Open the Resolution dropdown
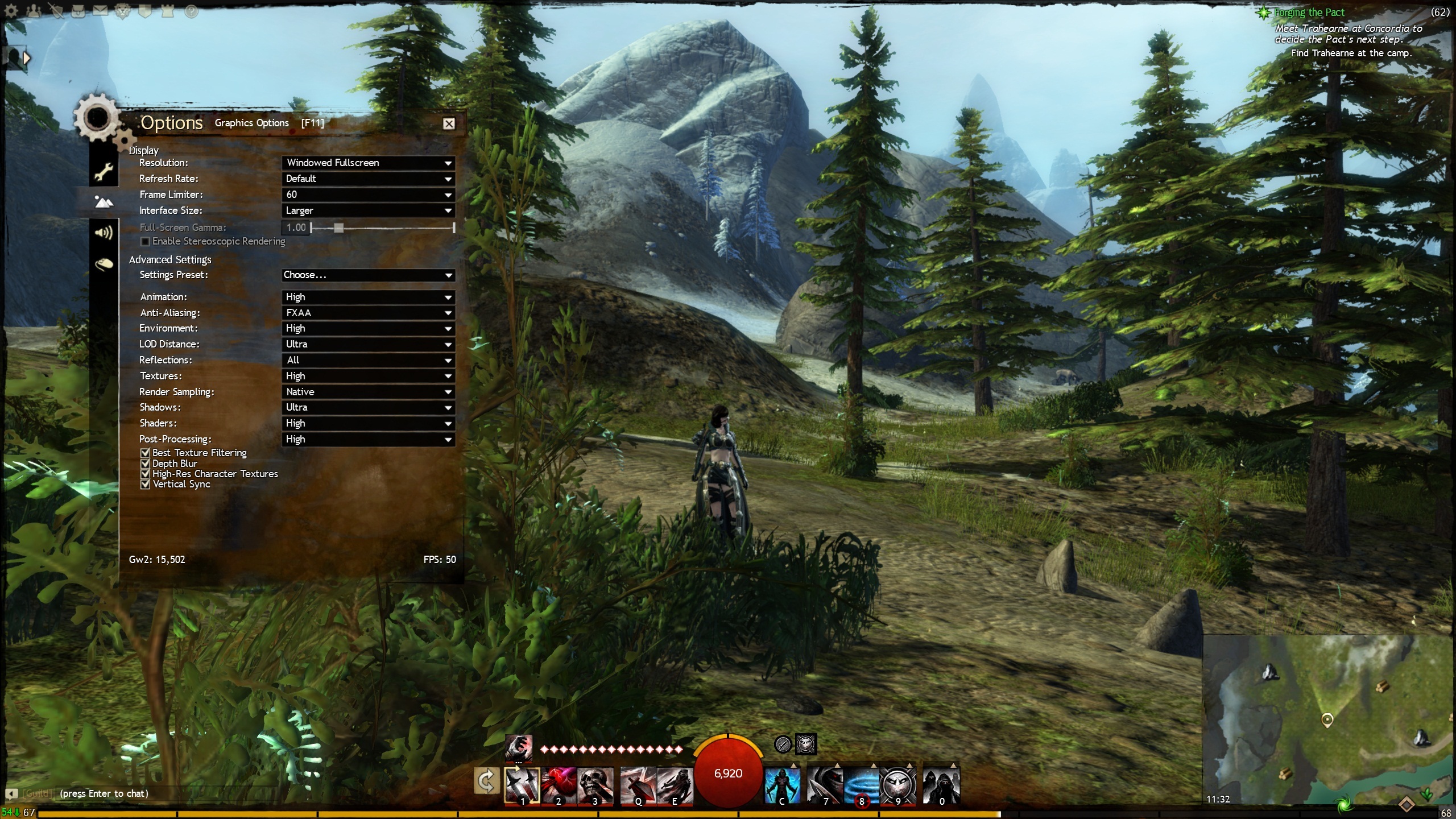Screen dimensions: 1456x819 click(x=368, y=163)
